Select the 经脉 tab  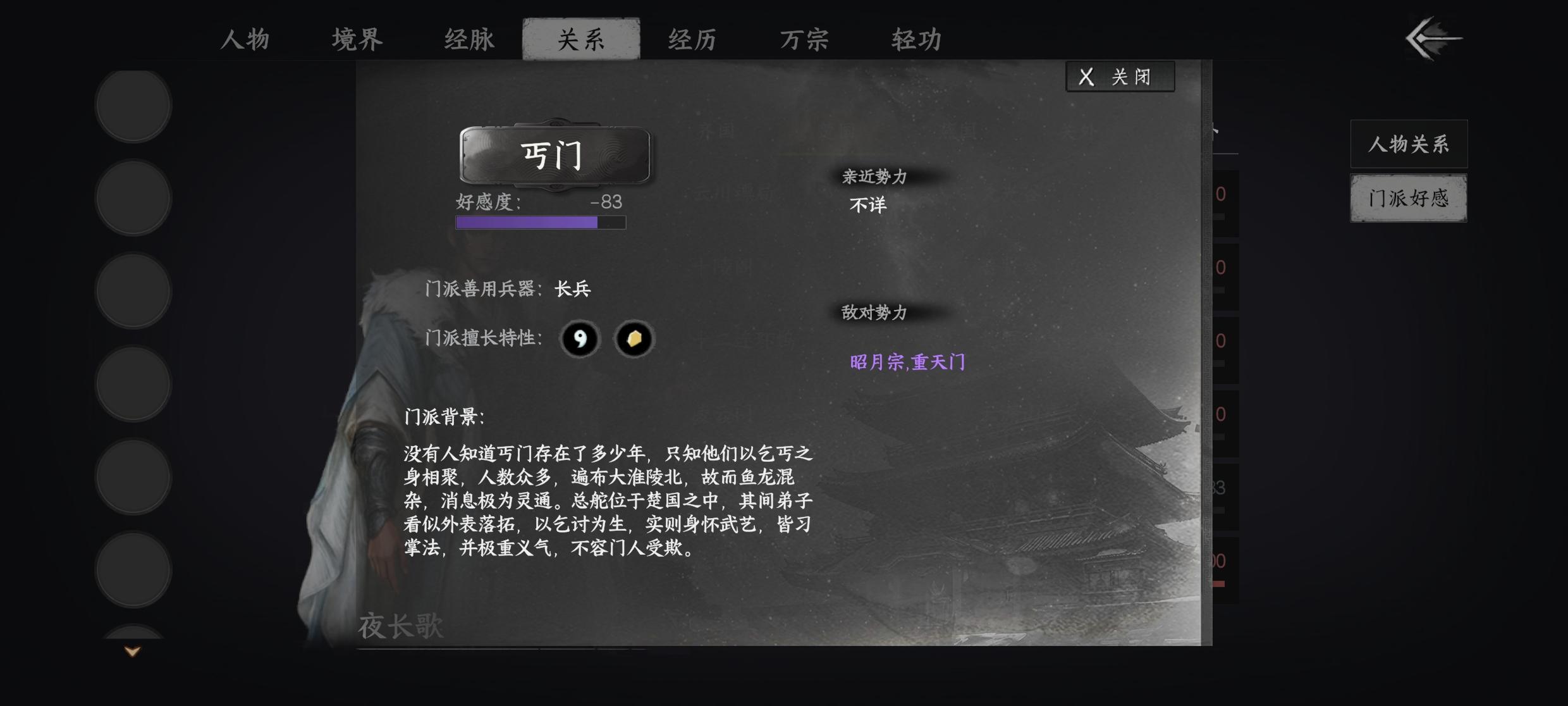coord(468,39)
